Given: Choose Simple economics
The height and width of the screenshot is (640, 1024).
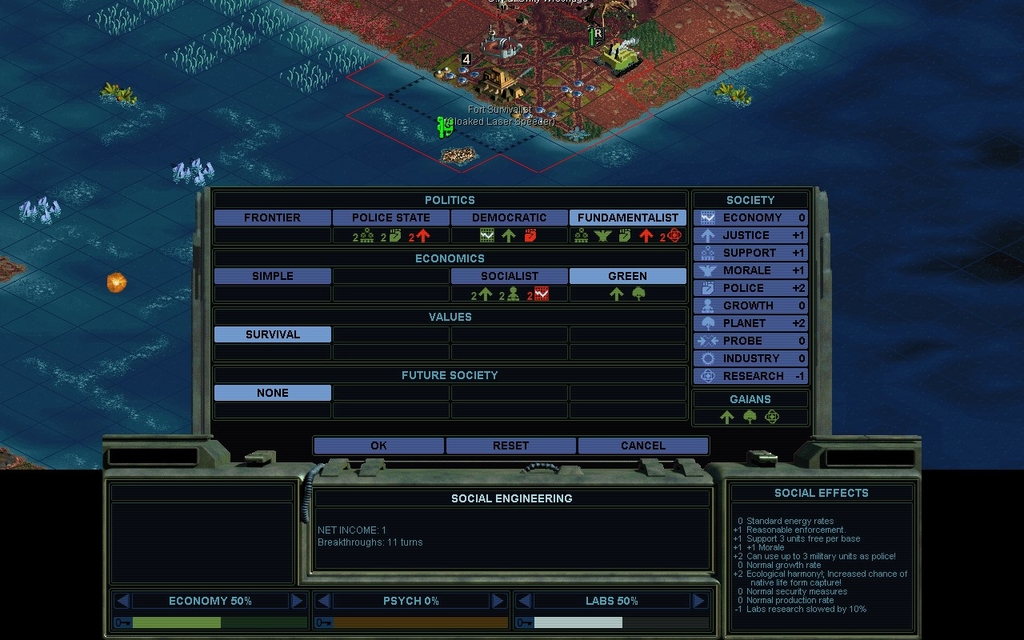Looking at the screenshot, I should click(272, 276).
